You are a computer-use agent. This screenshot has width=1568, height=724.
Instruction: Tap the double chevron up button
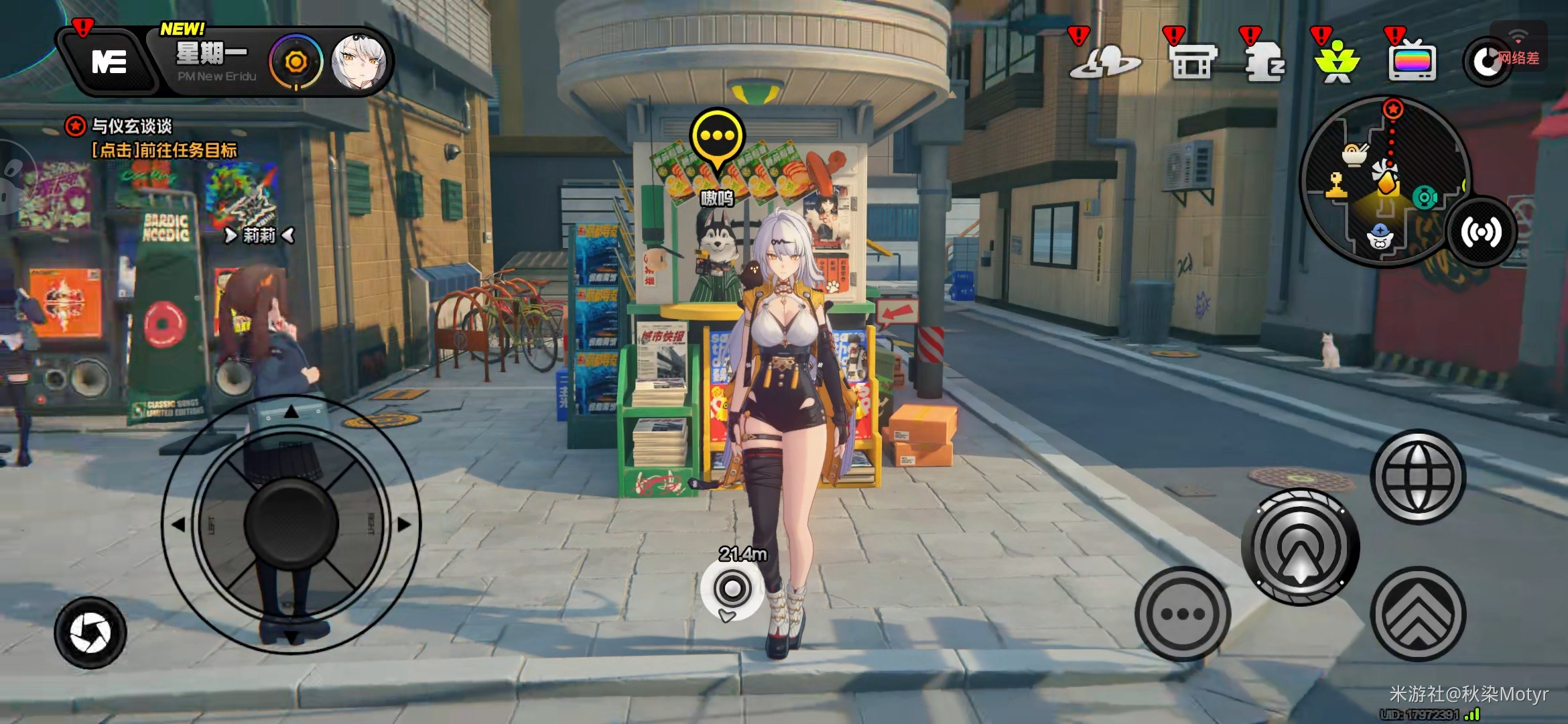1417,614
